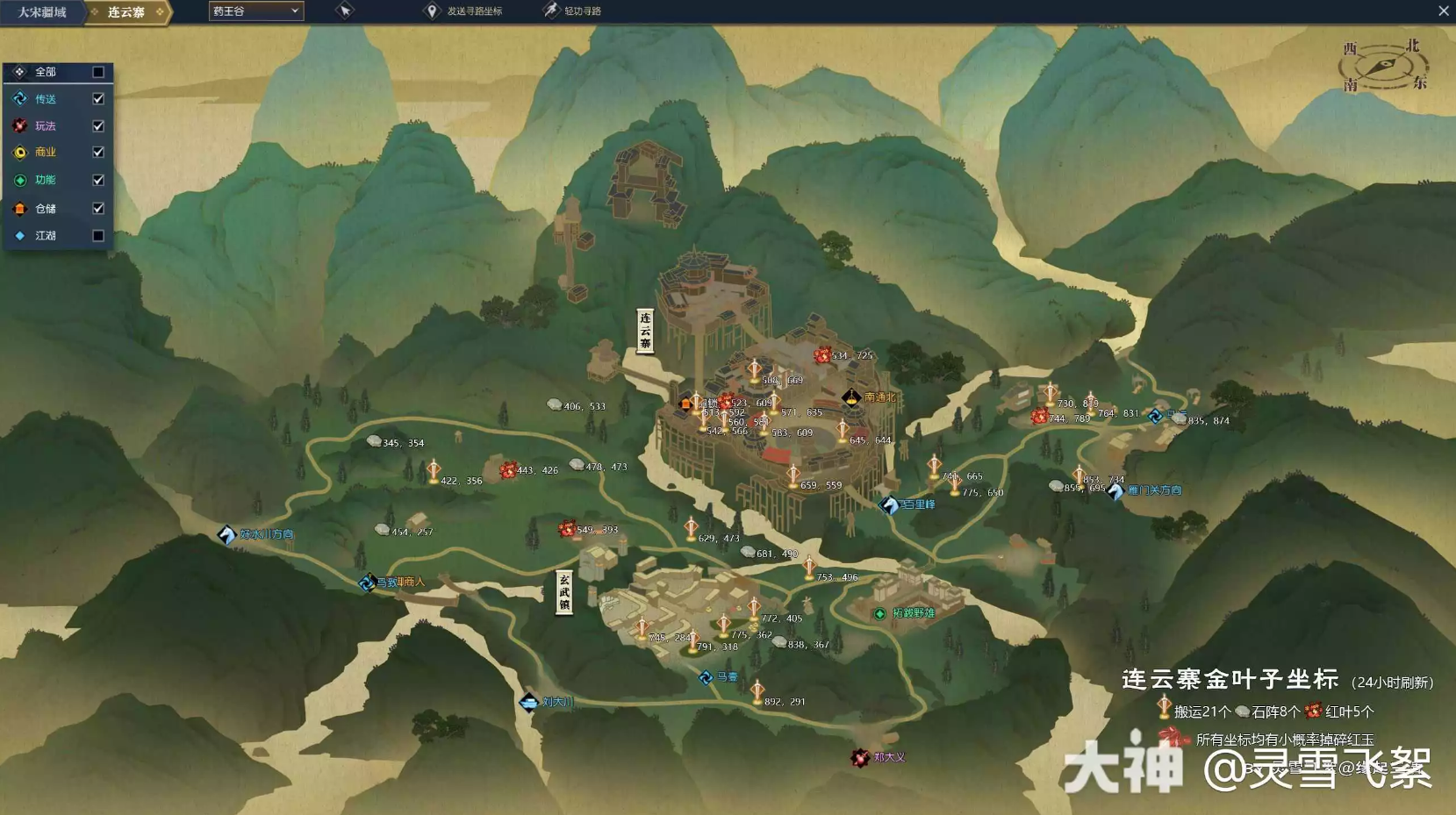1456x815 pixels.
Task: Check the 全部 checkbox to show all markers
Action: [x=97, y=72]
